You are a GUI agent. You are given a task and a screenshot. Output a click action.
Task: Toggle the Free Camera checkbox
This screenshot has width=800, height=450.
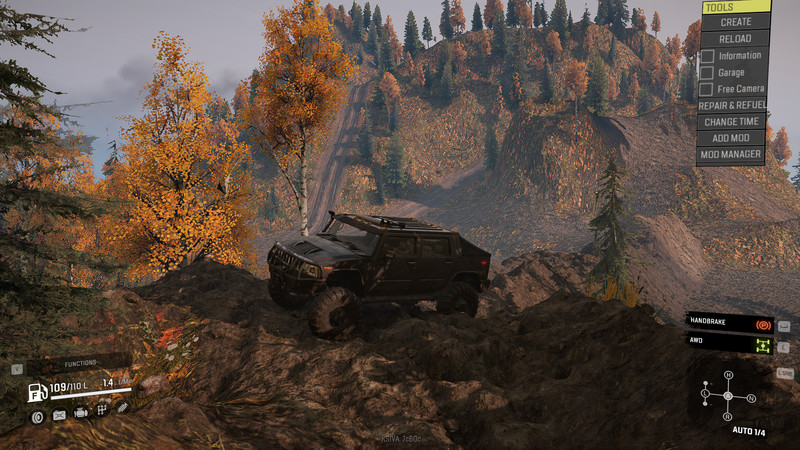pyautogui.click(x=707, y=89)
